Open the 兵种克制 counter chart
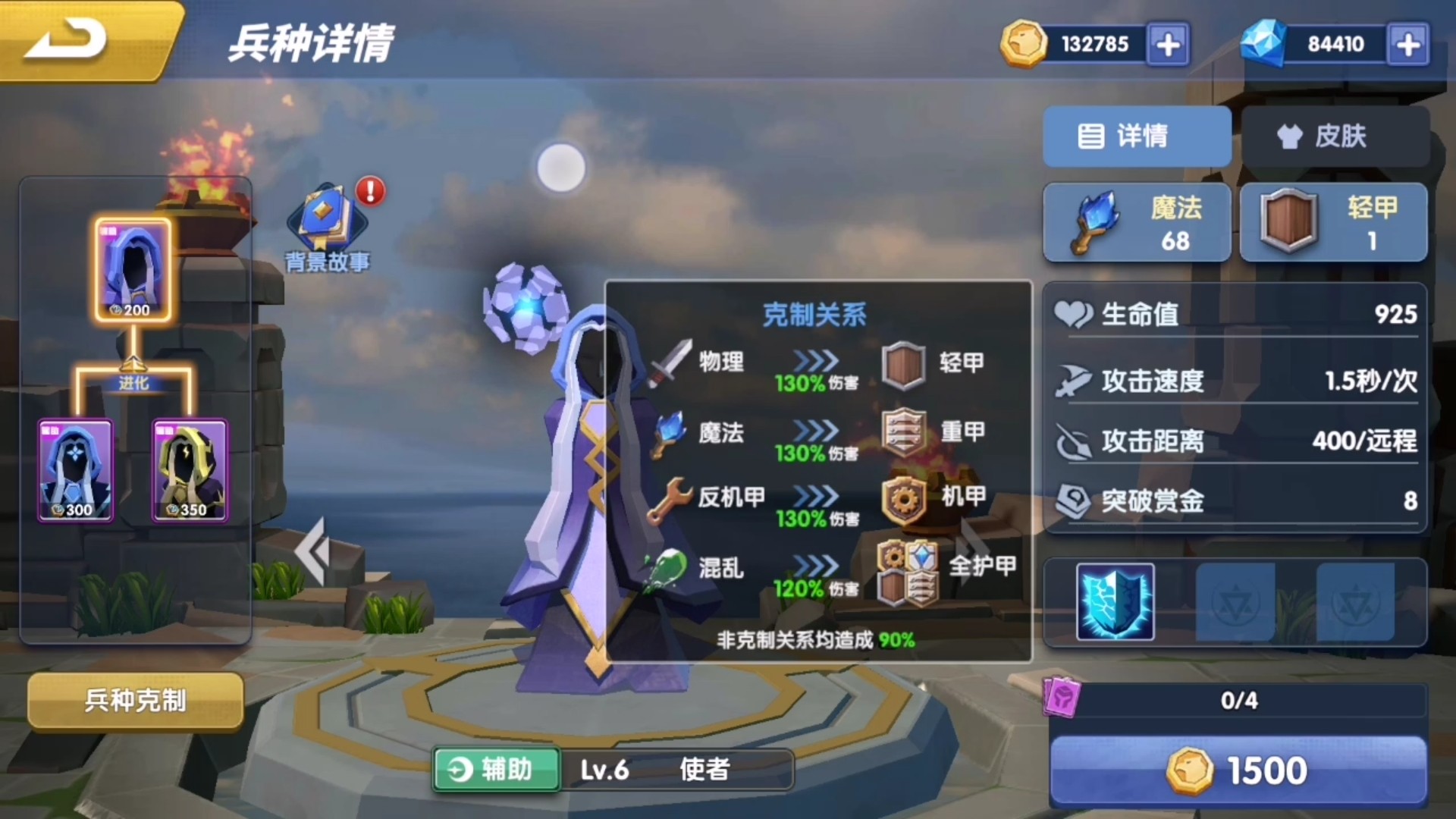 click(135, 700)
